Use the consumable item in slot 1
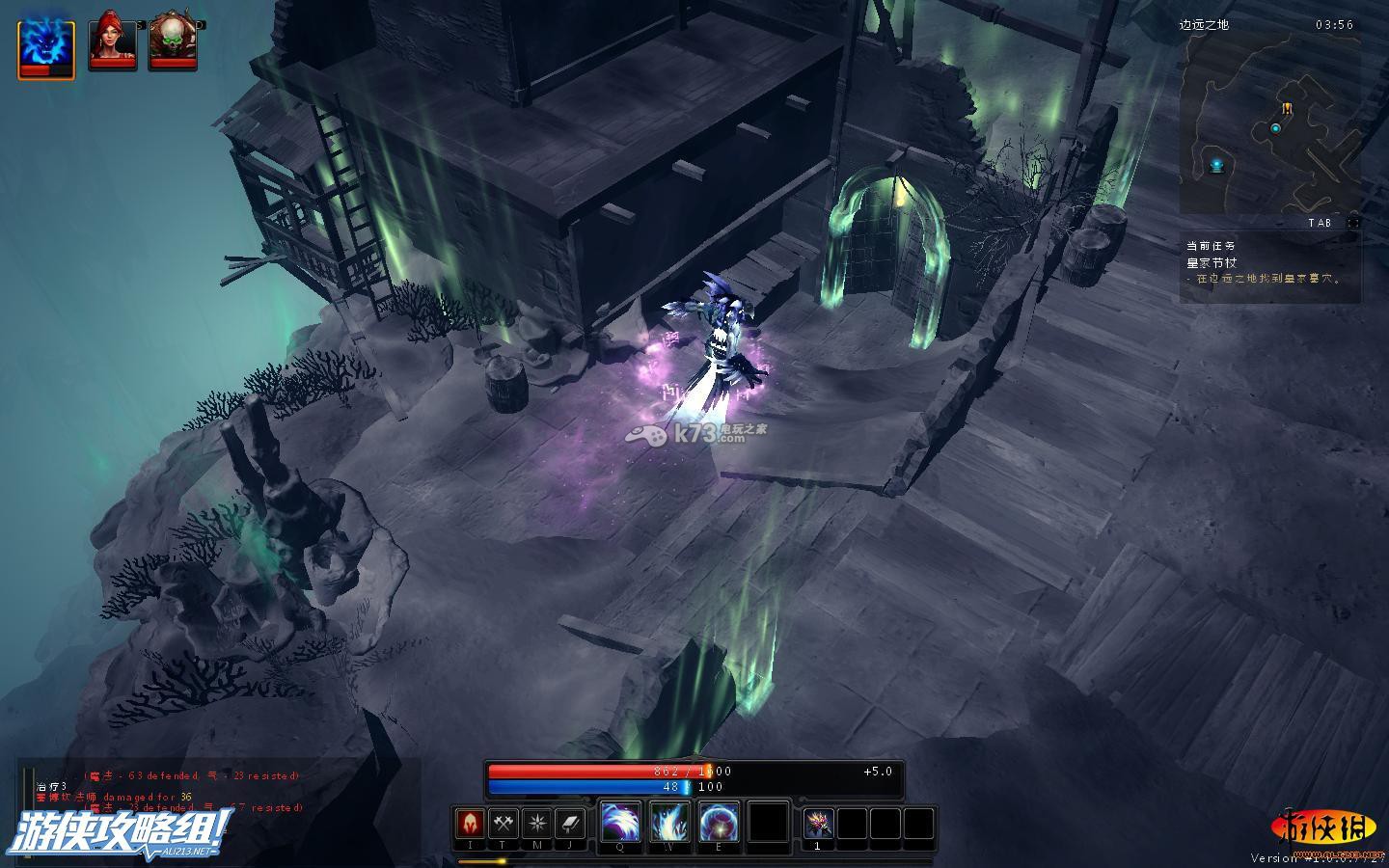 pos(819,824)
